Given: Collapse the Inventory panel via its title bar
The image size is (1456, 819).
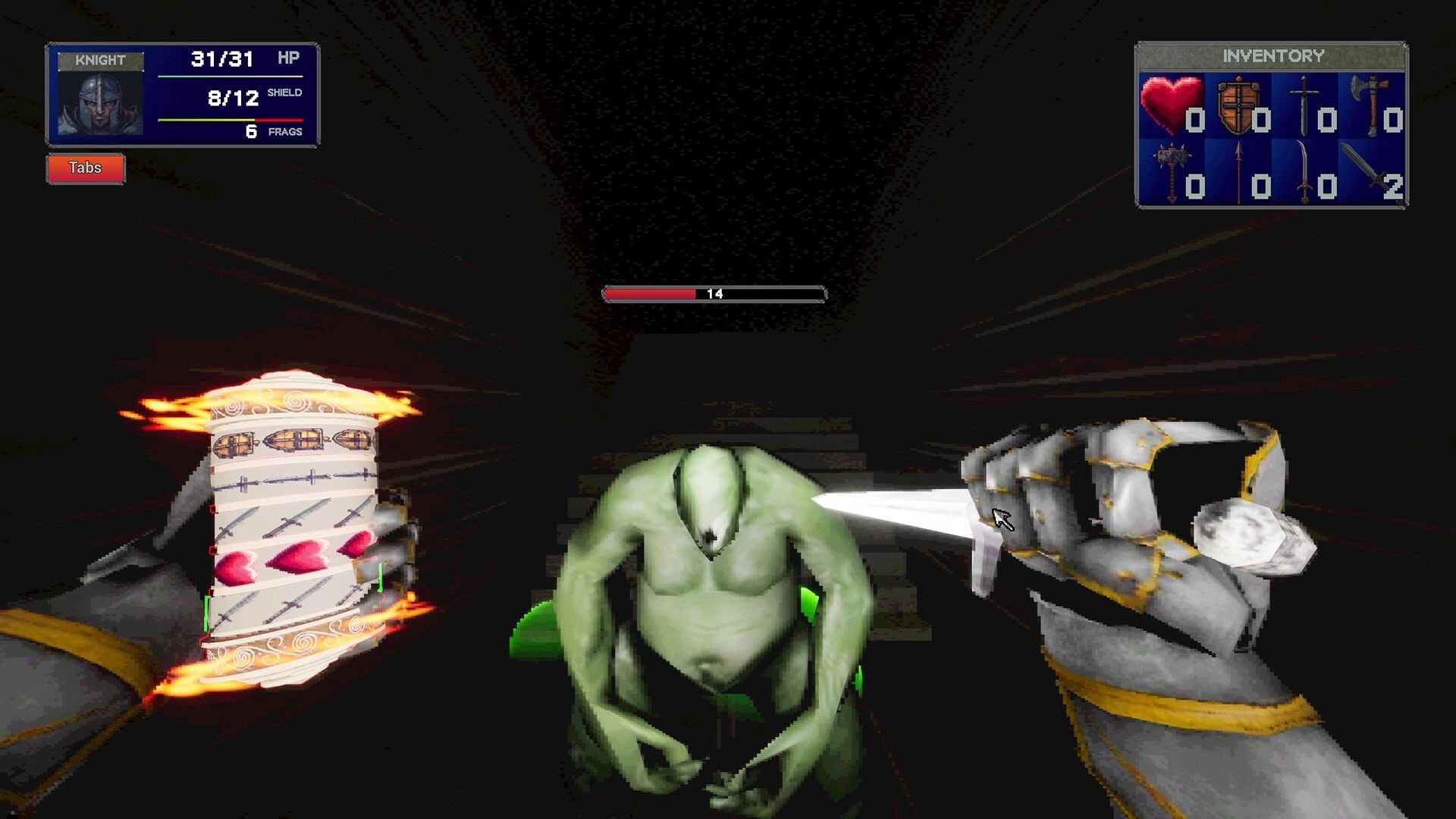Looking at the screenshot, I should [1274, 53].
